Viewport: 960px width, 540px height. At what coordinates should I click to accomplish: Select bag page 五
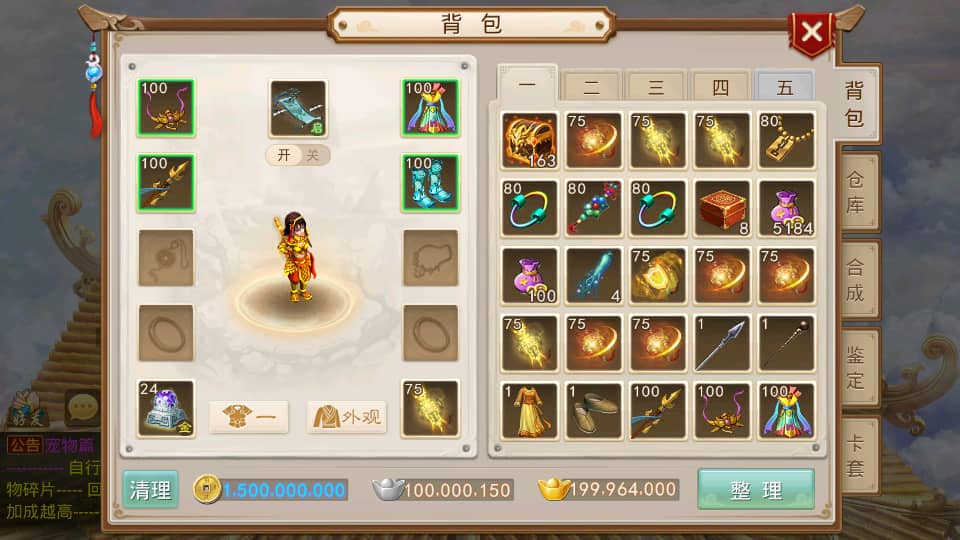coord(785,87)
